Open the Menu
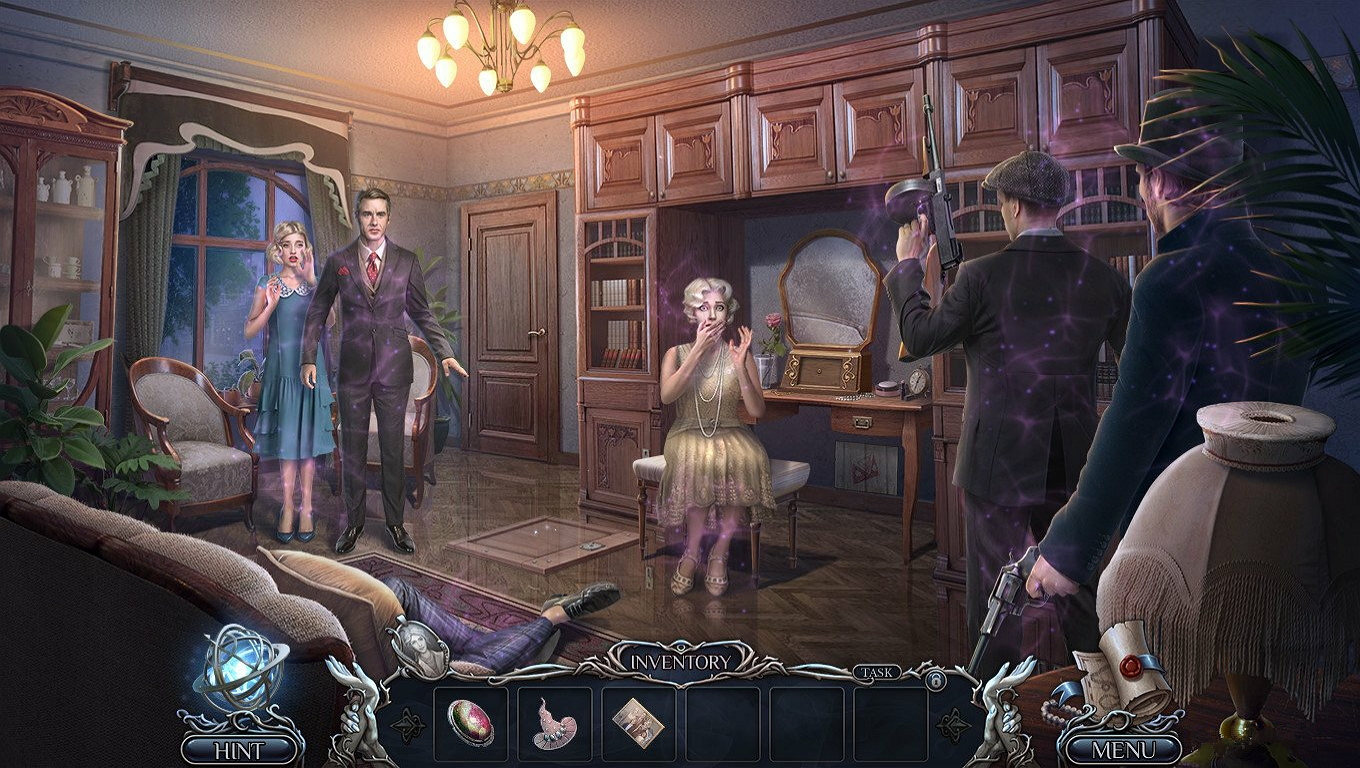The image size is (1360, 768). [x=1122, y=748]
